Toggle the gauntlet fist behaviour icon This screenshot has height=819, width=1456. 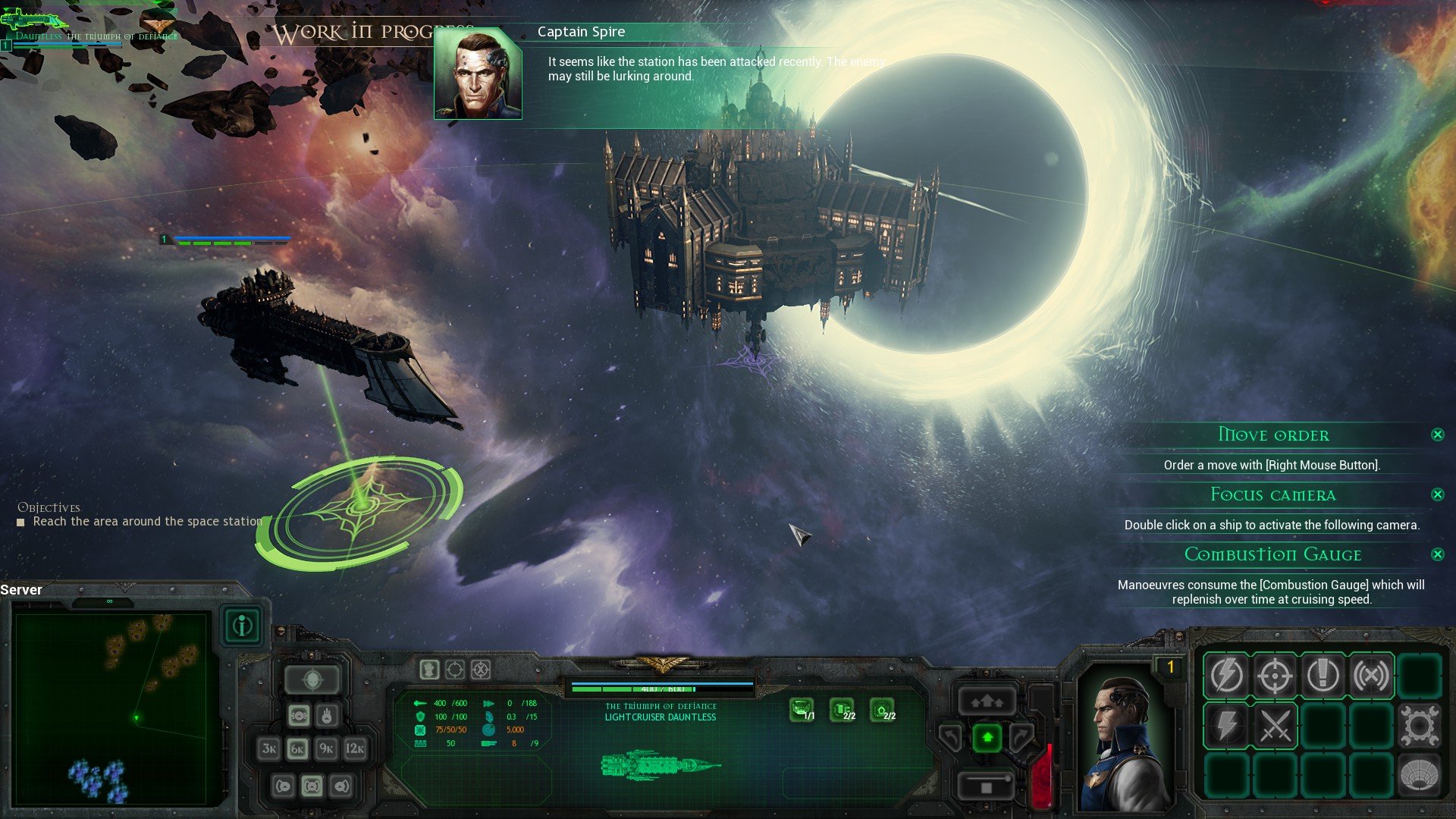coord(429,670)
